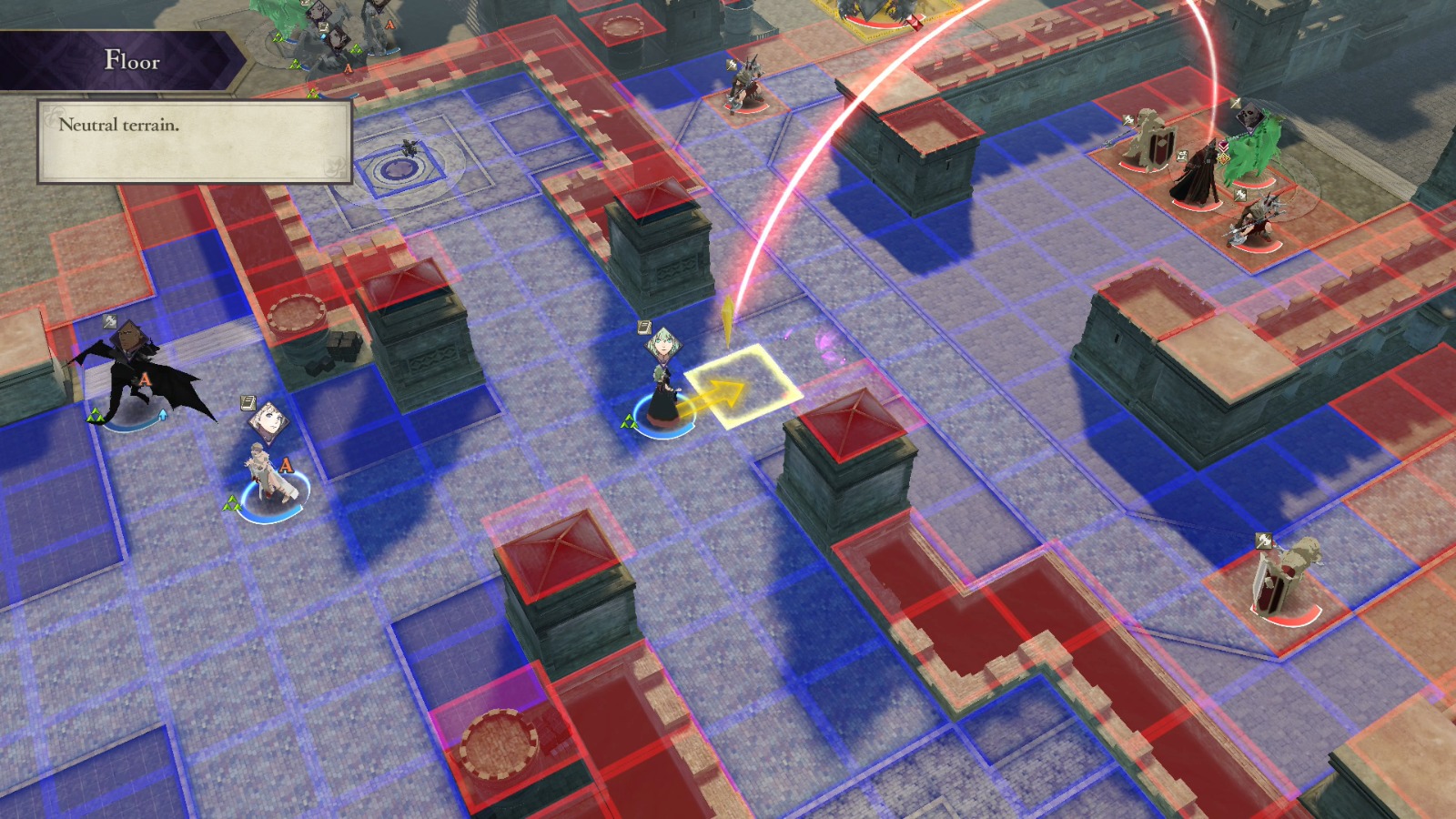
Task: Click the blue up-arrow indicator below the wyvern rider
Action: pos(164,414)
